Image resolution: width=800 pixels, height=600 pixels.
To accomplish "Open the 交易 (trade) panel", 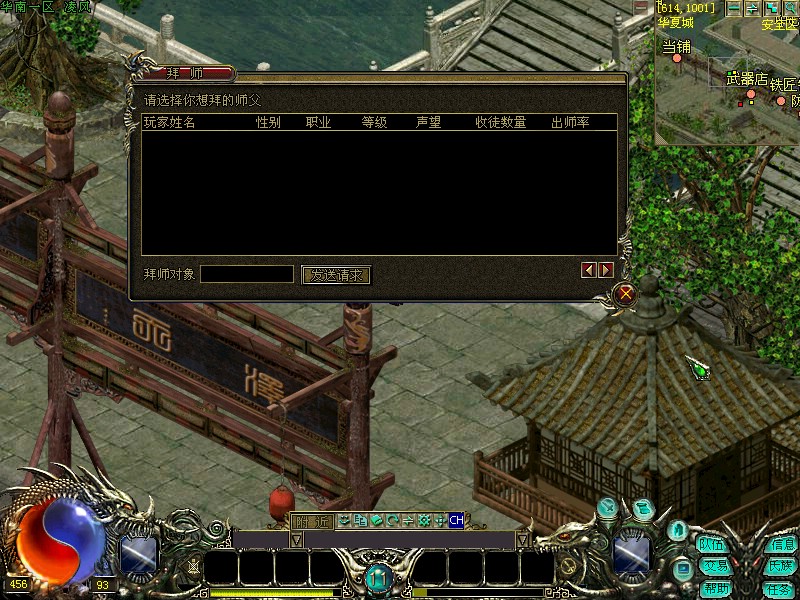I will click(x=713, y=566).
